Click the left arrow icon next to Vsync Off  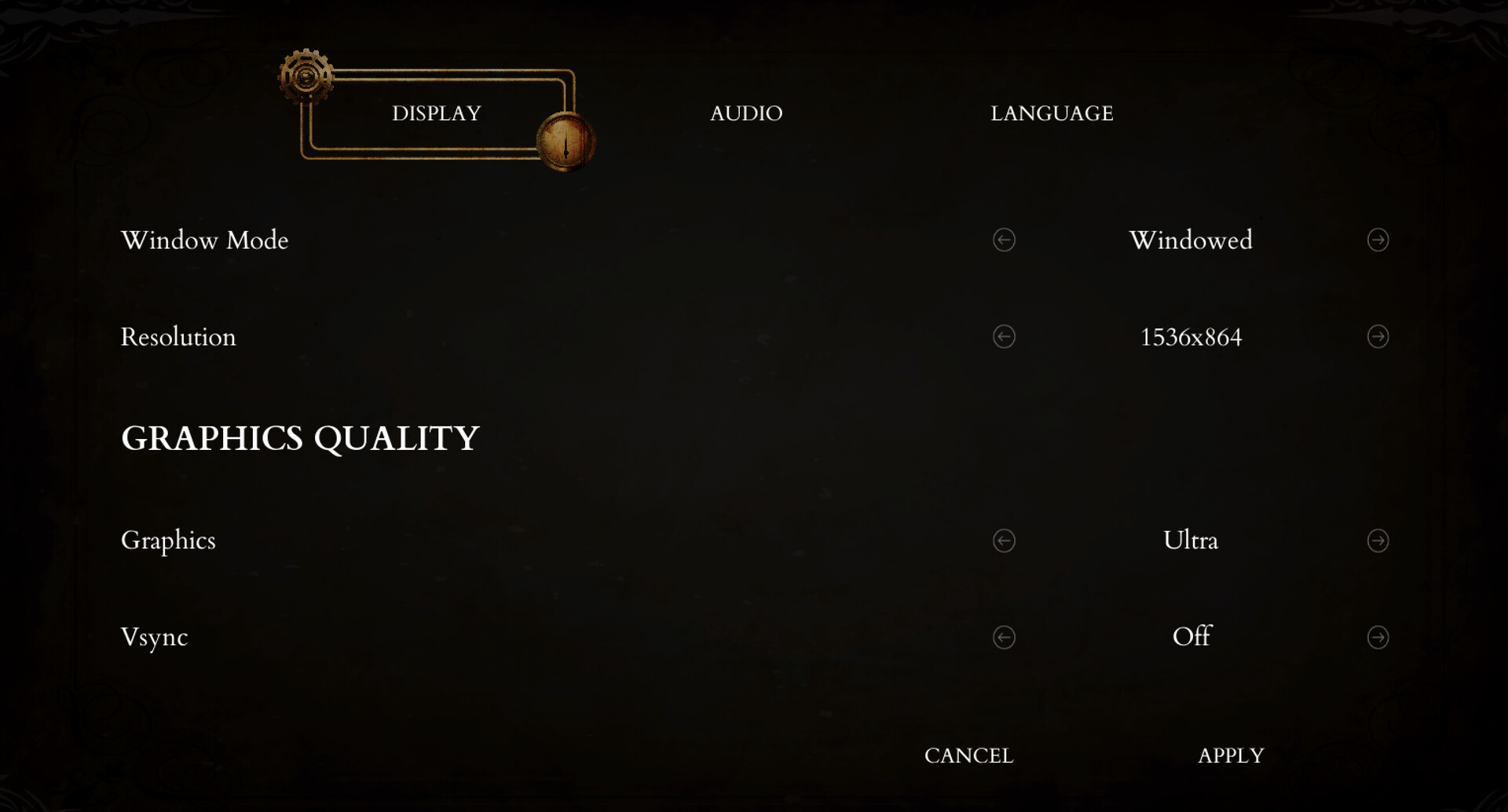(x=1004, y=638)
